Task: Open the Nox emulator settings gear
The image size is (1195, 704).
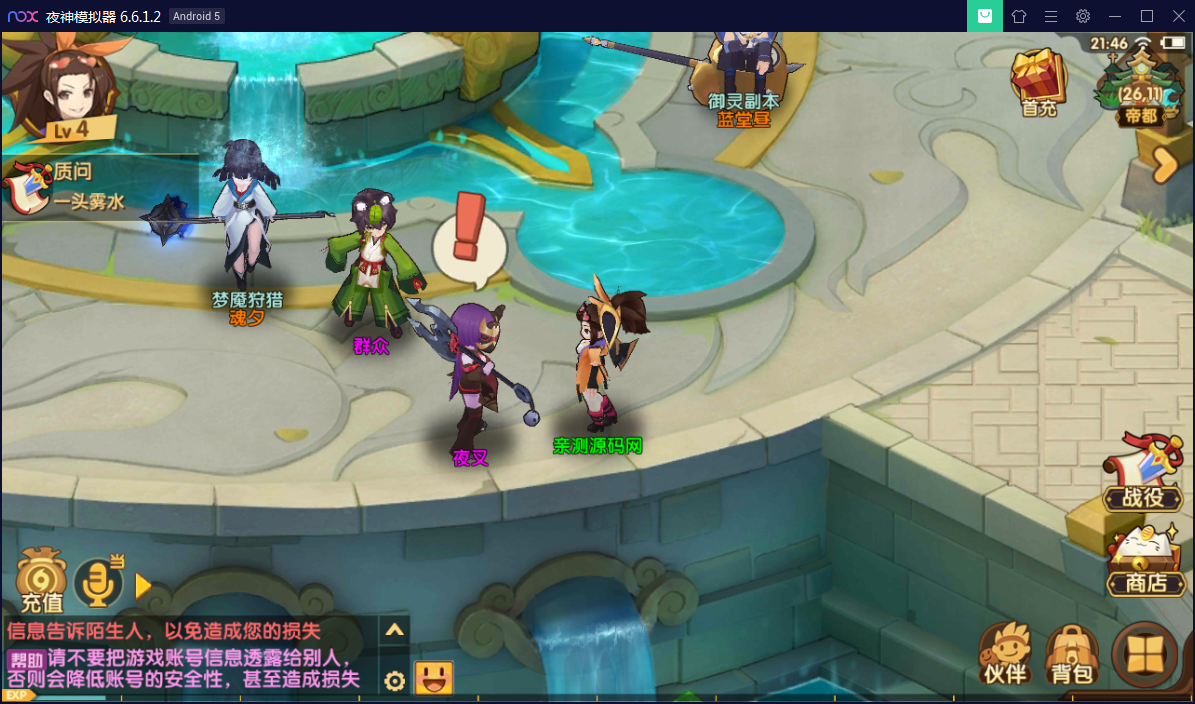Action: 1083,16
